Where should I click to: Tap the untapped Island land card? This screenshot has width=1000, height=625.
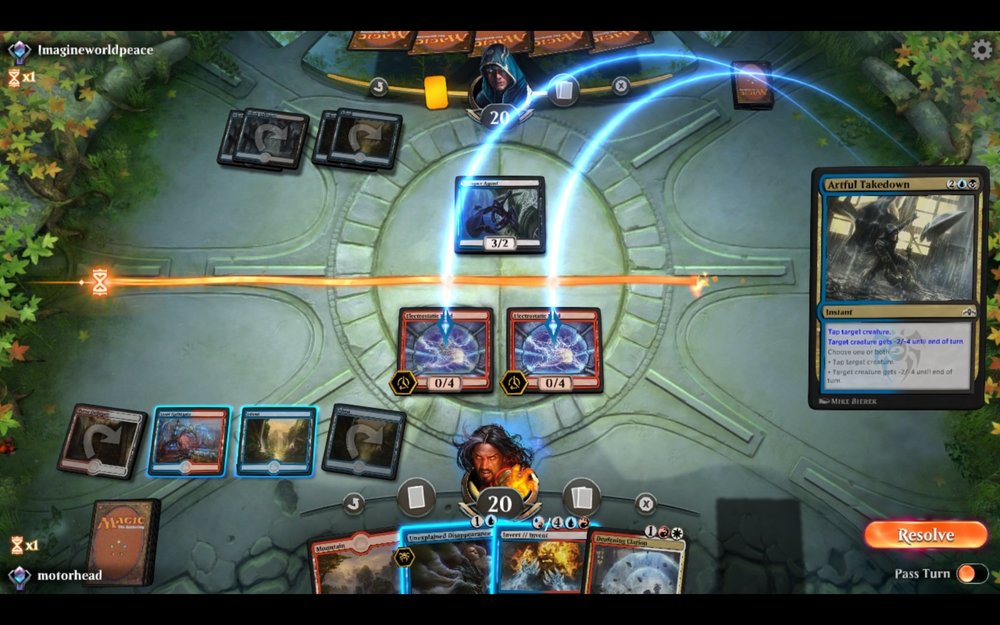pyautogui.click(x=276, y=440)
